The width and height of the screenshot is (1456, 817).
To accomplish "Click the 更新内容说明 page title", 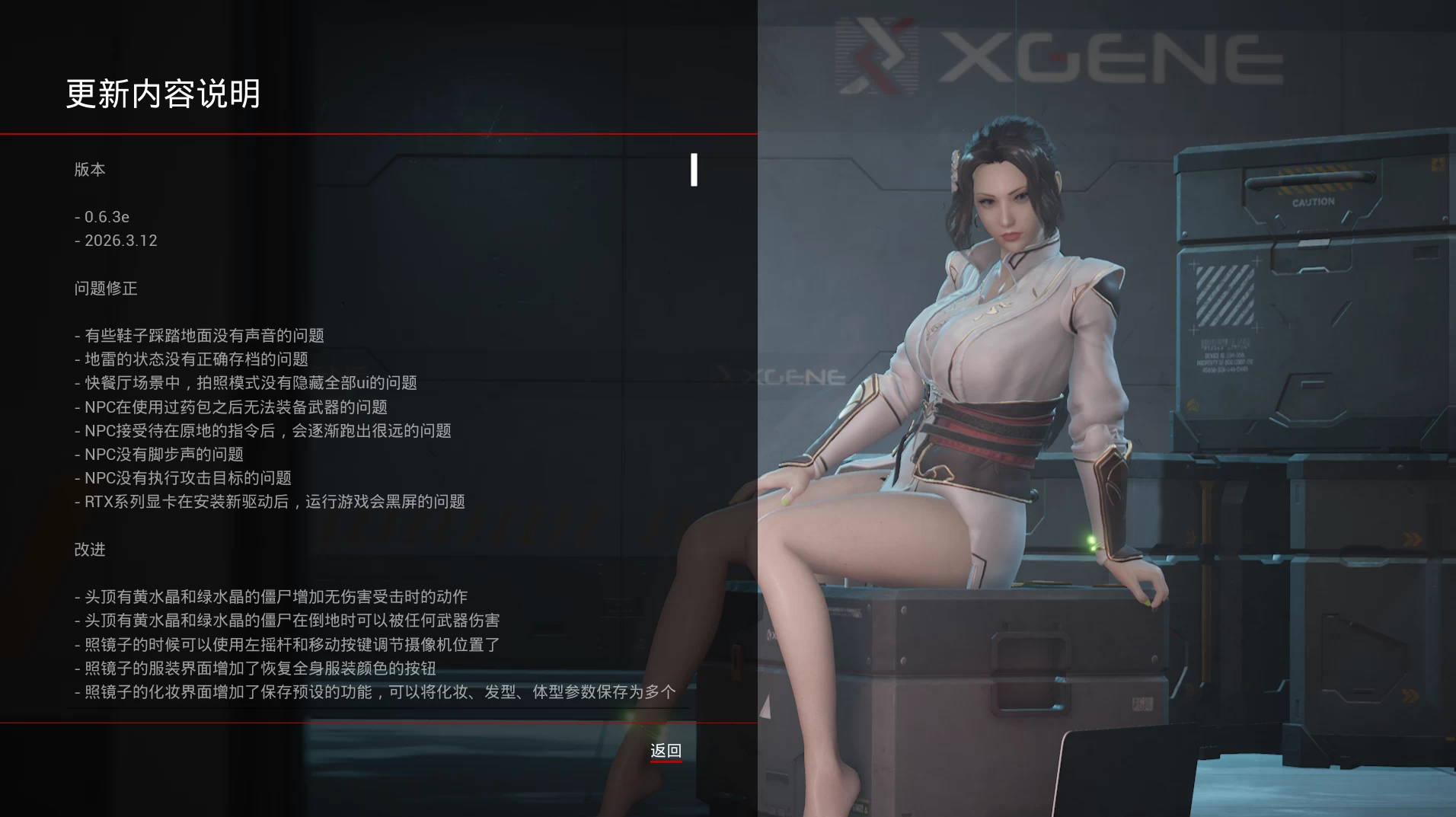I will coord(164,96).
